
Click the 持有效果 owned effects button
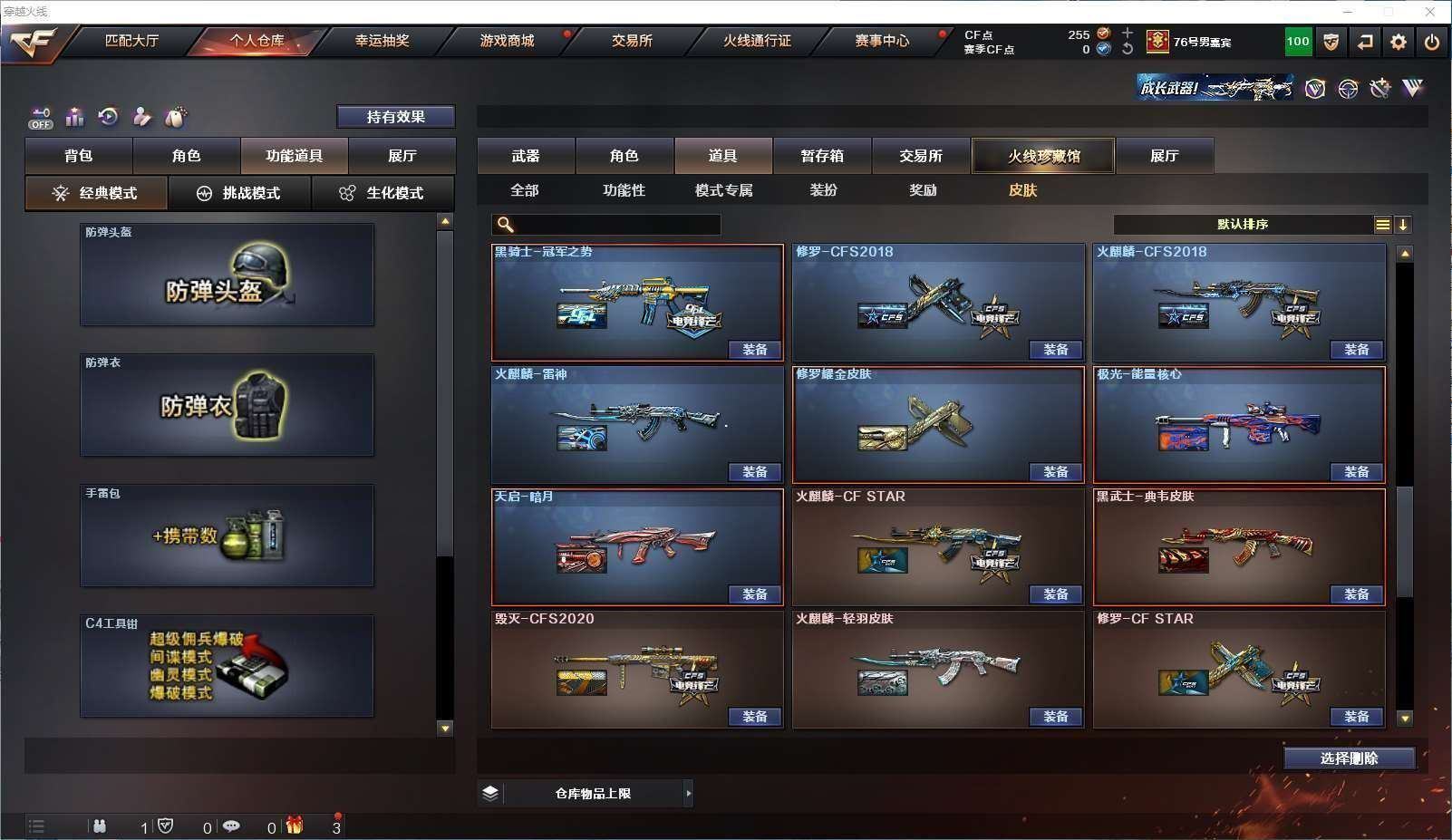[395, 117]
